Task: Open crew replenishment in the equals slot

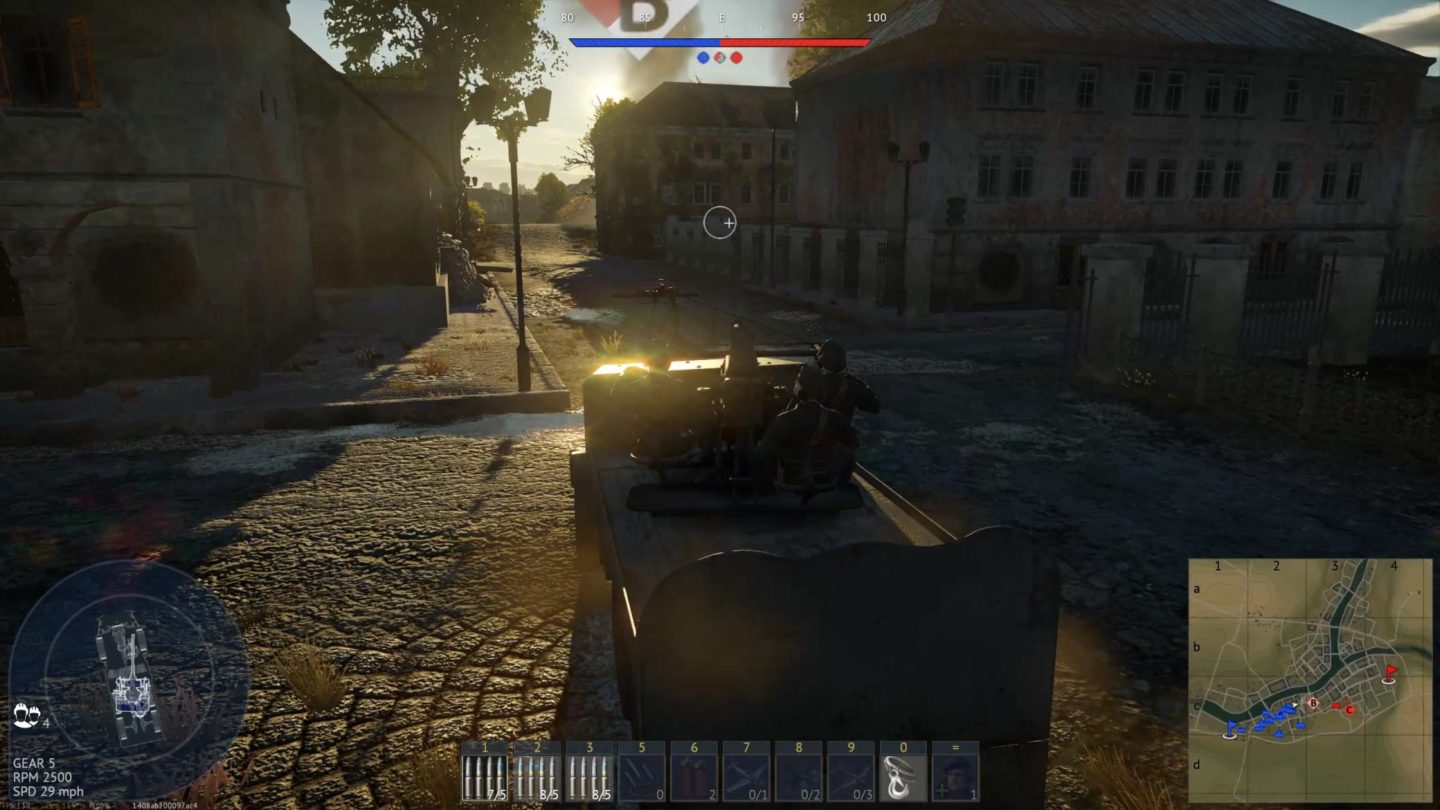Action: (955, 772)
